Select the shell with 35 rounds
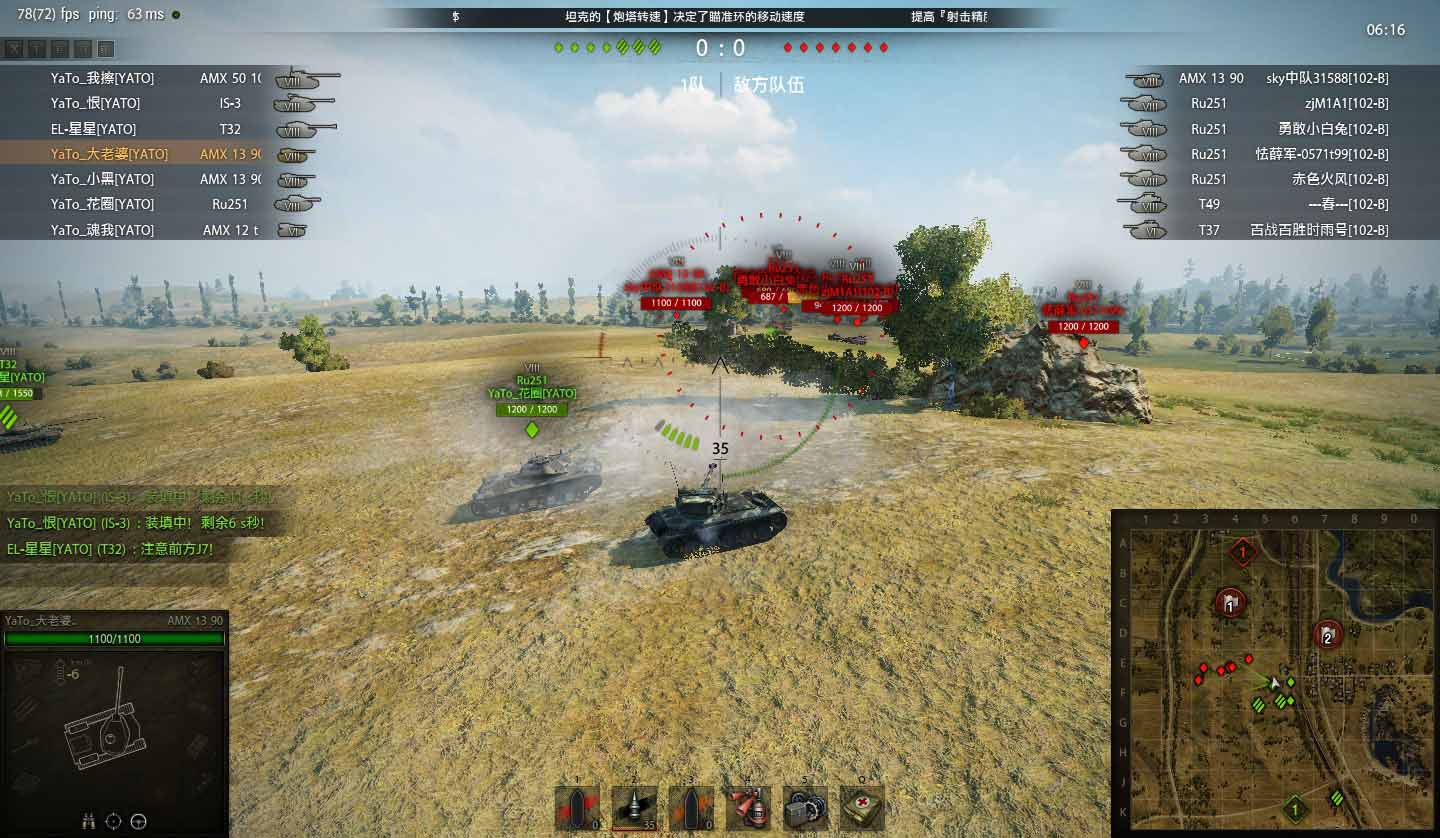The image size is (1440, 838). (634, 808)
